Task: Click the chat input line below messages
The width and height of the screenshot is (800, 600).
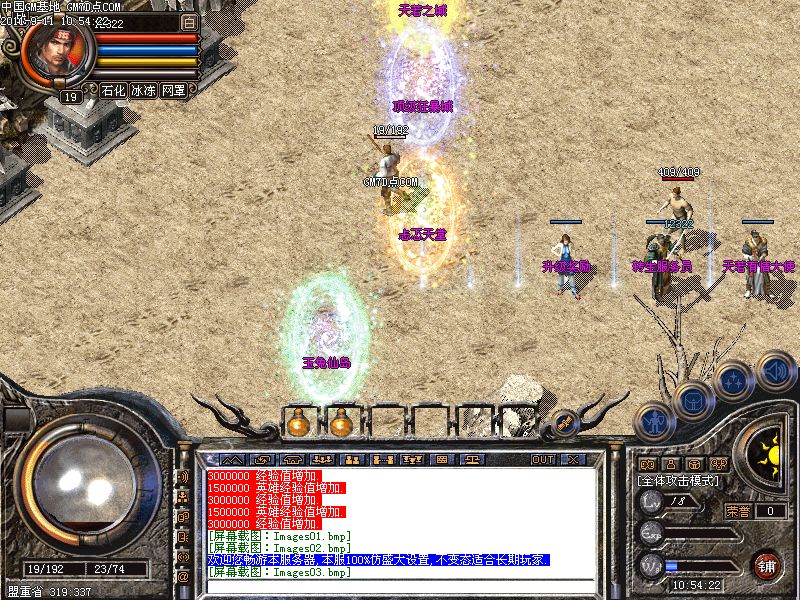Action: pyautogui.click(x=400, y=585)
